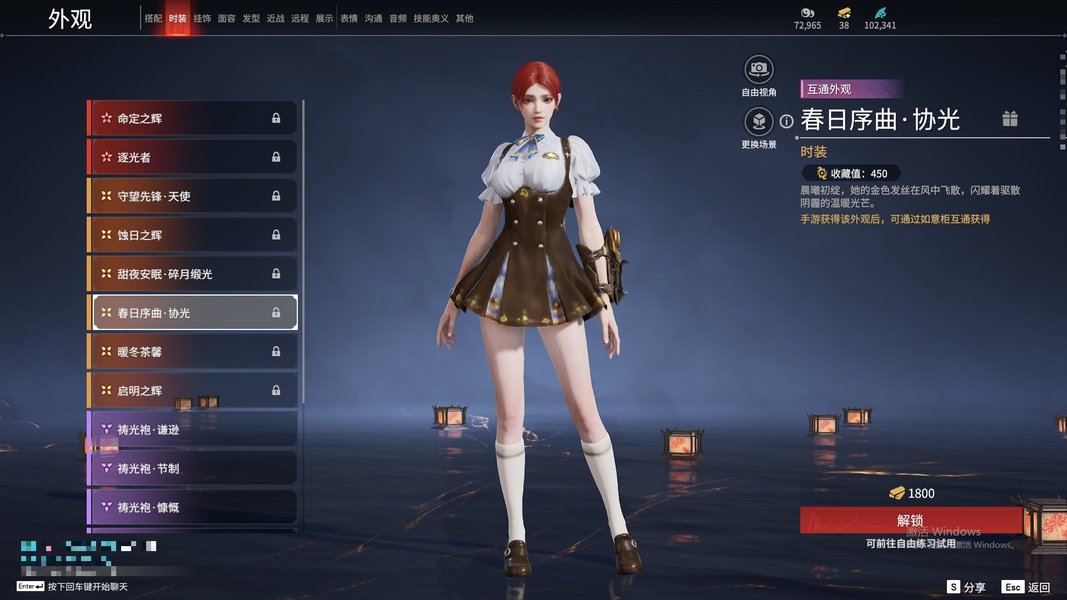Show outfit info via the info icon

(787, 121)
